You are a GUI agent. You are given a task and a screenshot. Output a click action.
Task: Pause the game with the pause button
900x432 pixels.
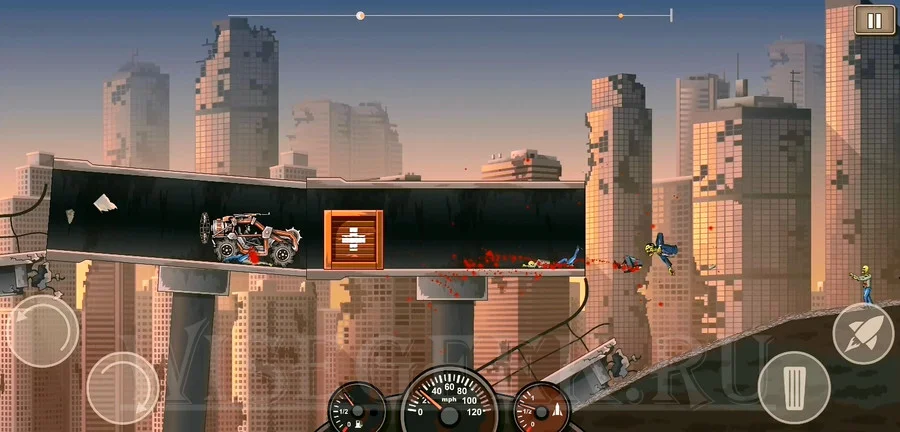874,20
